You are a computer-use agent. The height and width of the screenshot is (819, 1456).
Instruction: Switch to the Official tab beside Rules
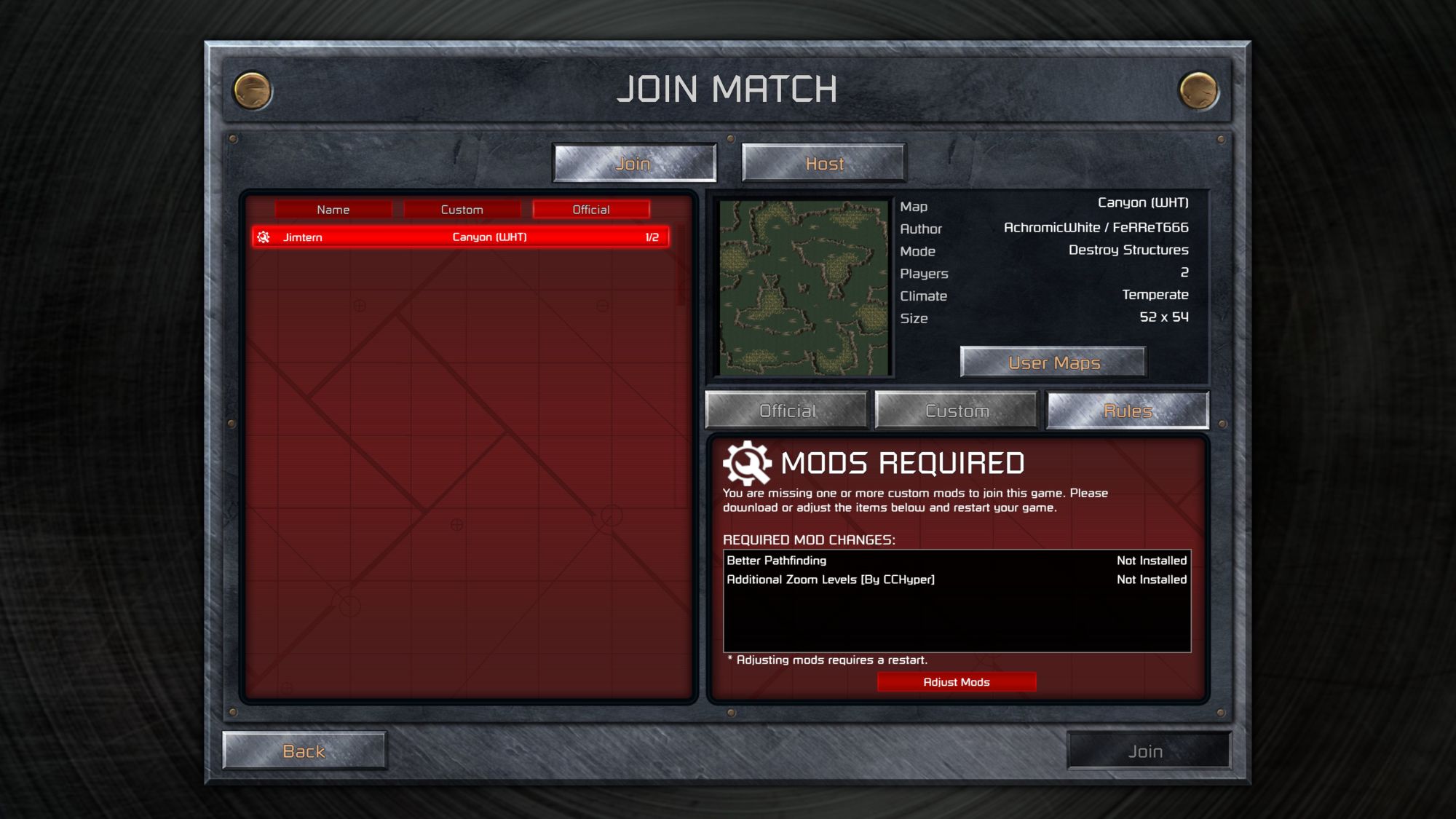pyautogui.click(x=787, y=411)
